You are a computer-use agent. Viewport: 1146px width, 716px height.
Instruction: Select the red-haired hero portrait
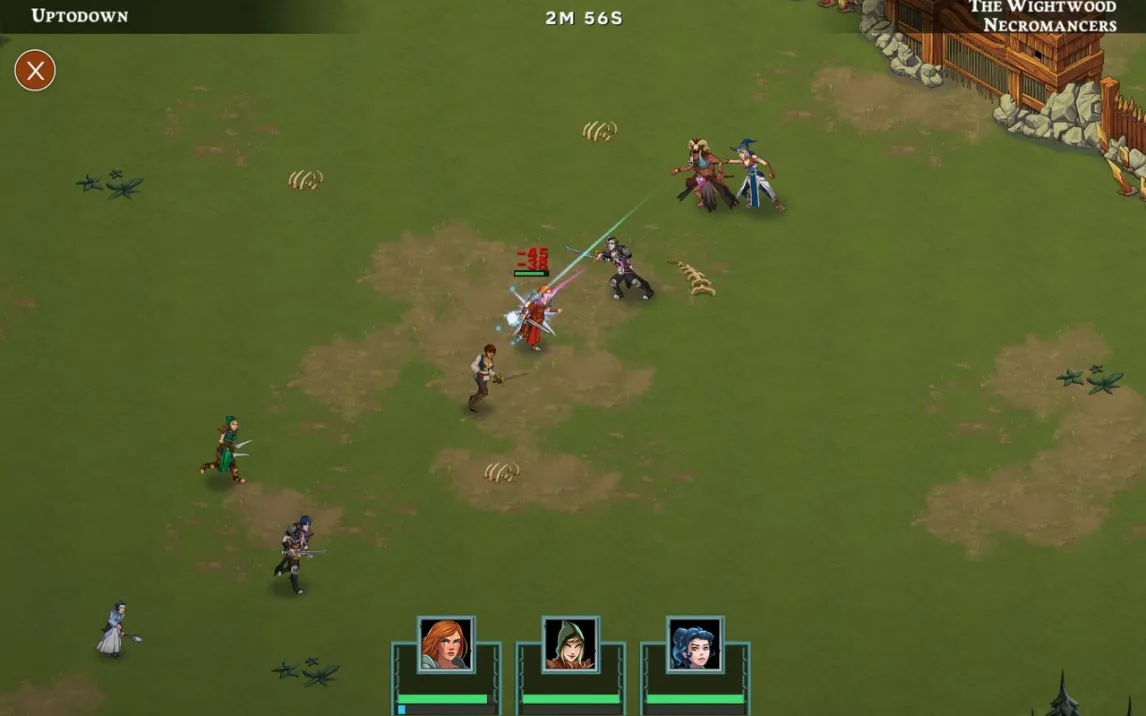tap(445, 644)
